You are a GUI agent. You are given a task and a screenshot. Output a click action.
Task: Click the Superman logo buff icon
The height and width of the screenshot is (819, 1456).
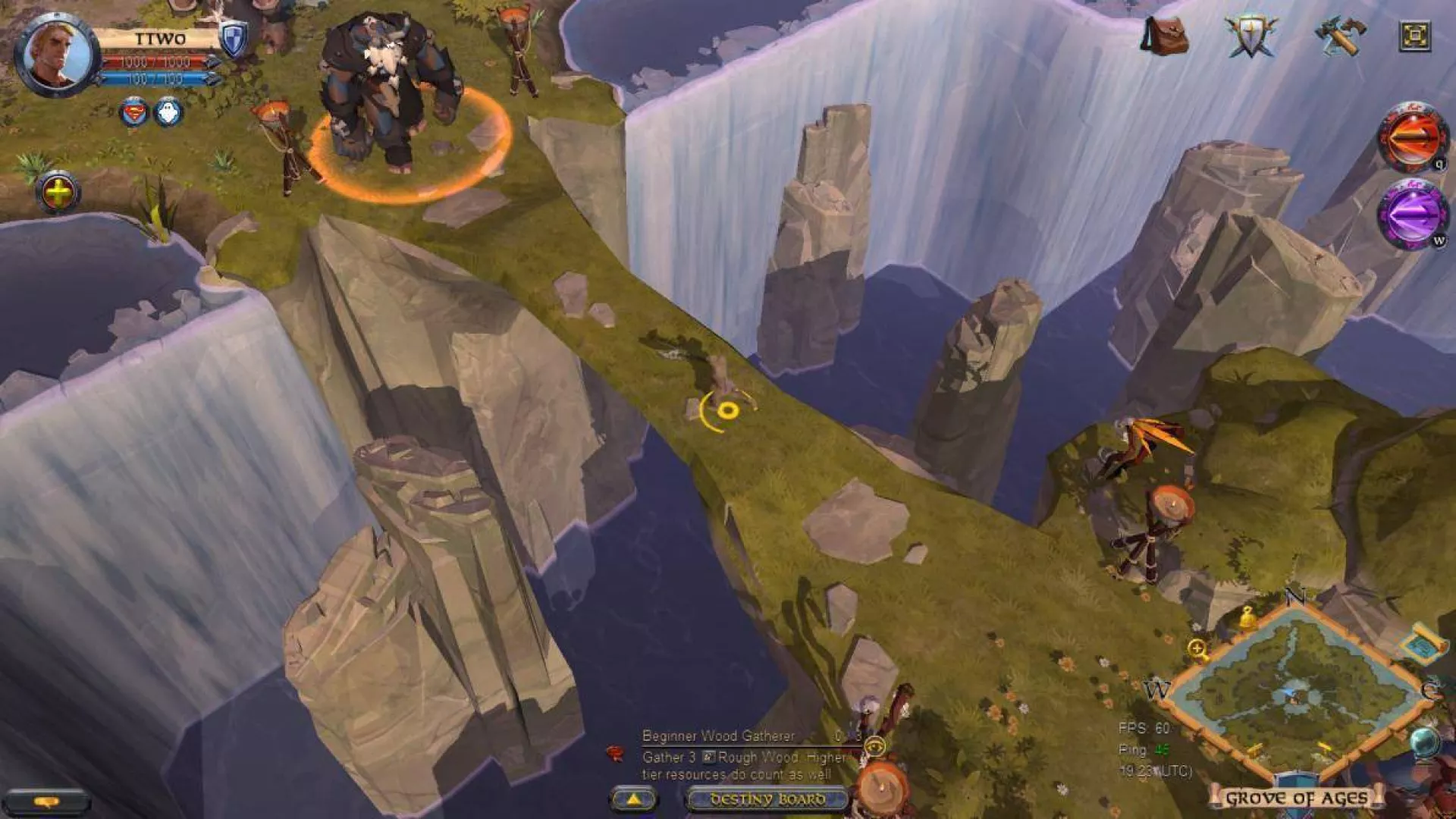(x=134, y=114)
